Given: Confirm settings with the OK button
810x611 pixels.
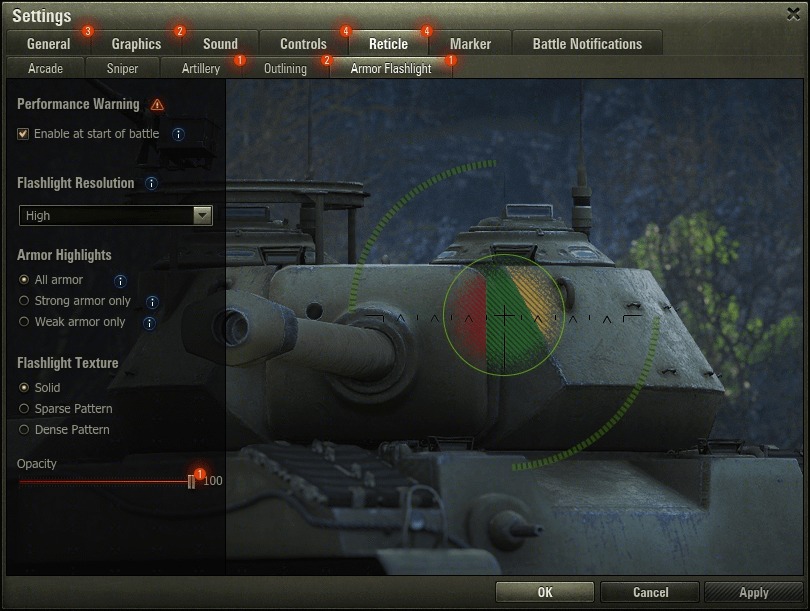Looking at the screenshot, I should click(x=544, y=592).
